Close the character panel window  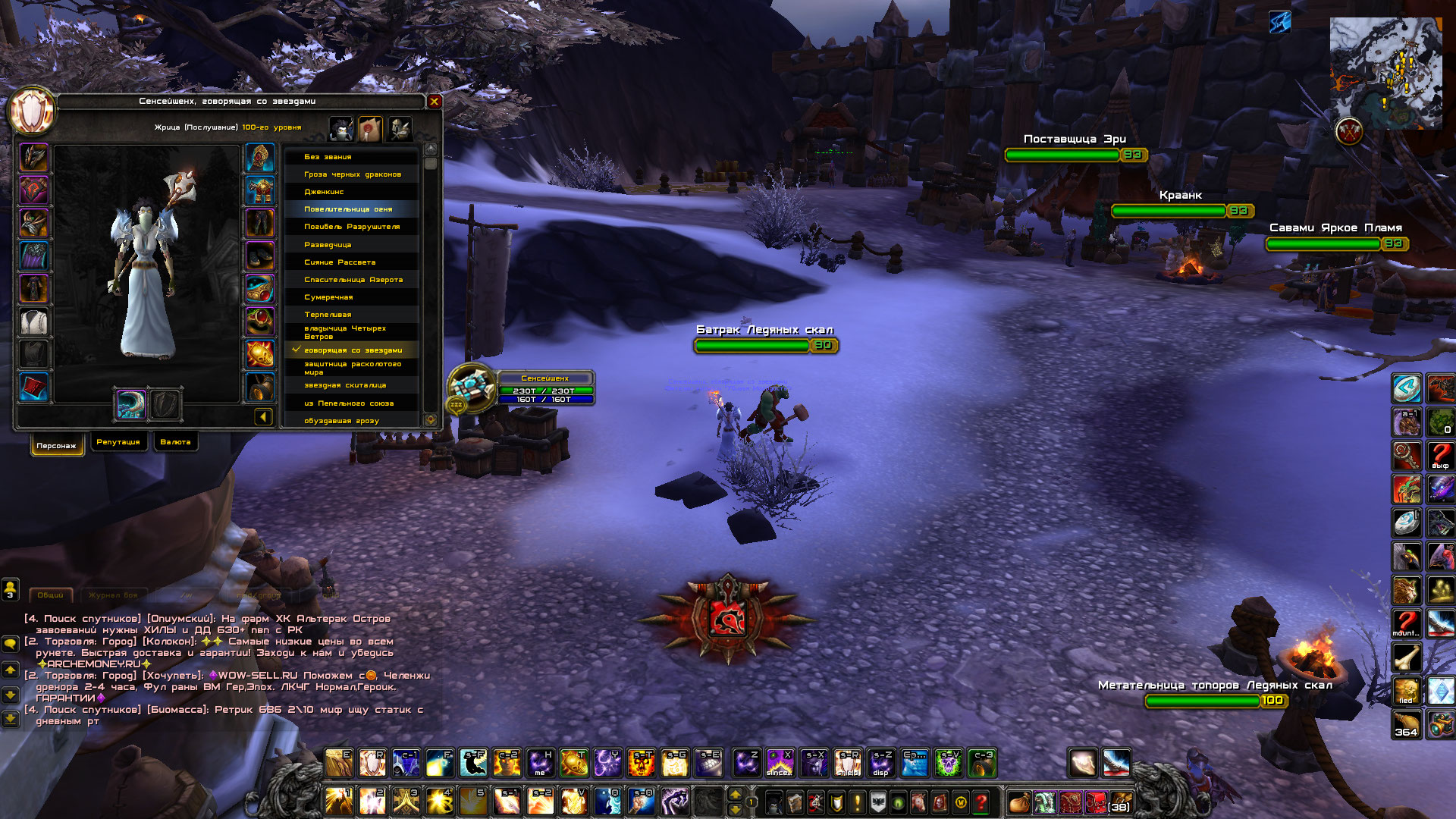pyautogui.click(x=435, y=101)
